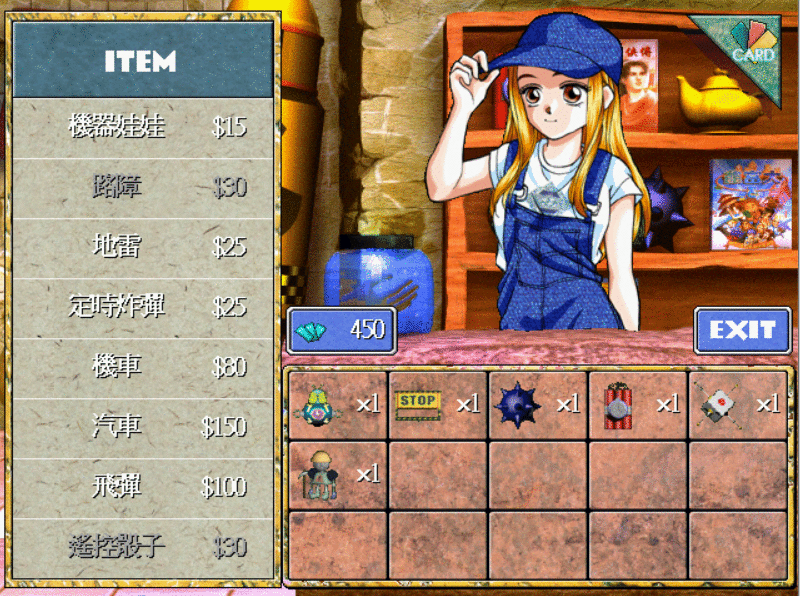Select the white dice device inventory slot
The width and height of the screenshot is (800, 596).
[737, 405]
